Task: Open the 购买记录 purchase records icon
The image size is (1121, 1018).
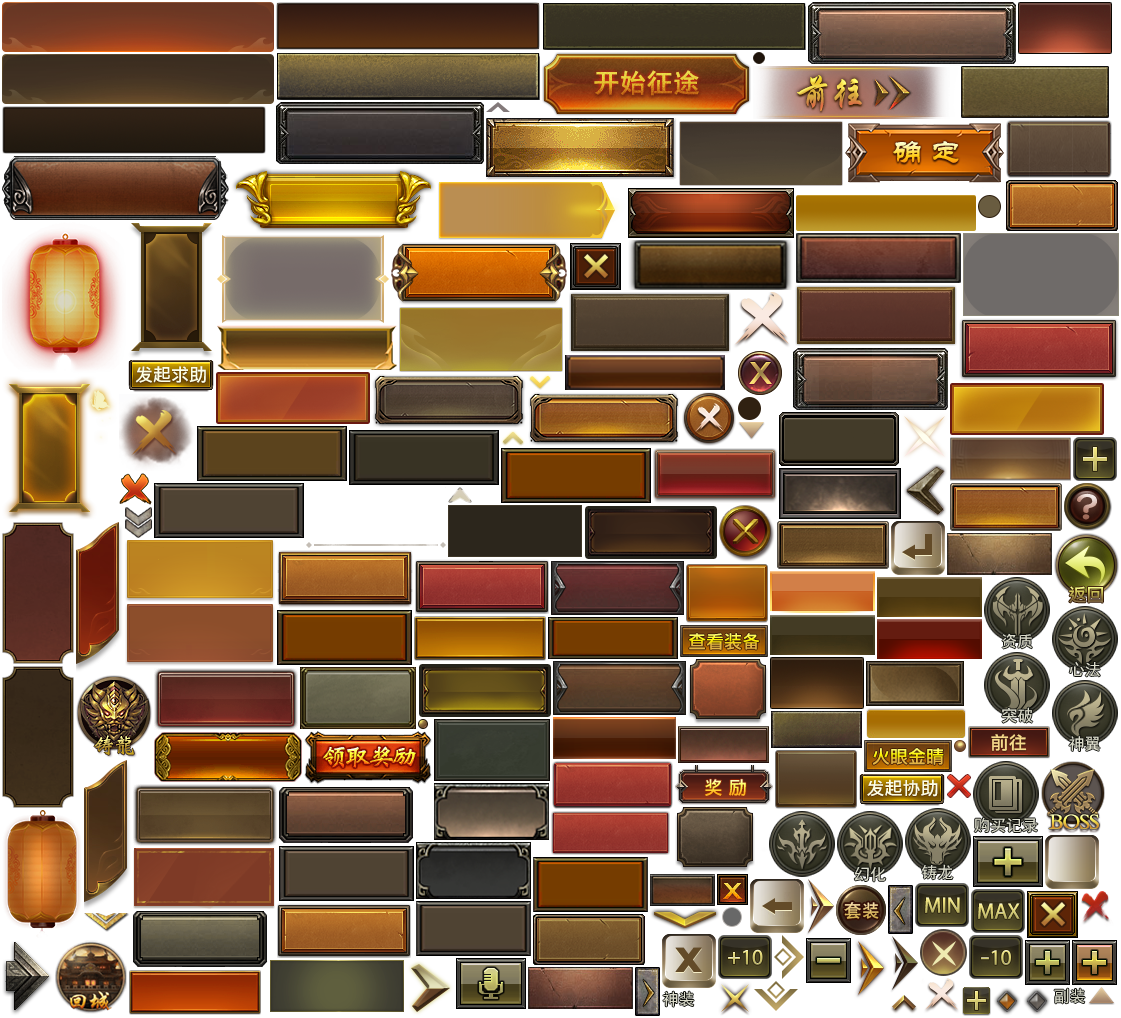Action: point(1005,794)
